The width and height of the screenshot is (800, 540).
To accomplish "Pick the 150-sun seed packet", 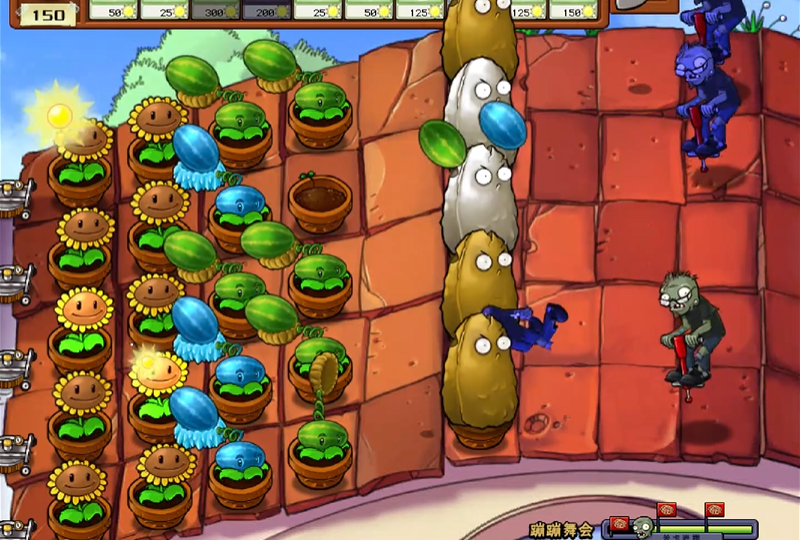I will (x=581, y=10).
